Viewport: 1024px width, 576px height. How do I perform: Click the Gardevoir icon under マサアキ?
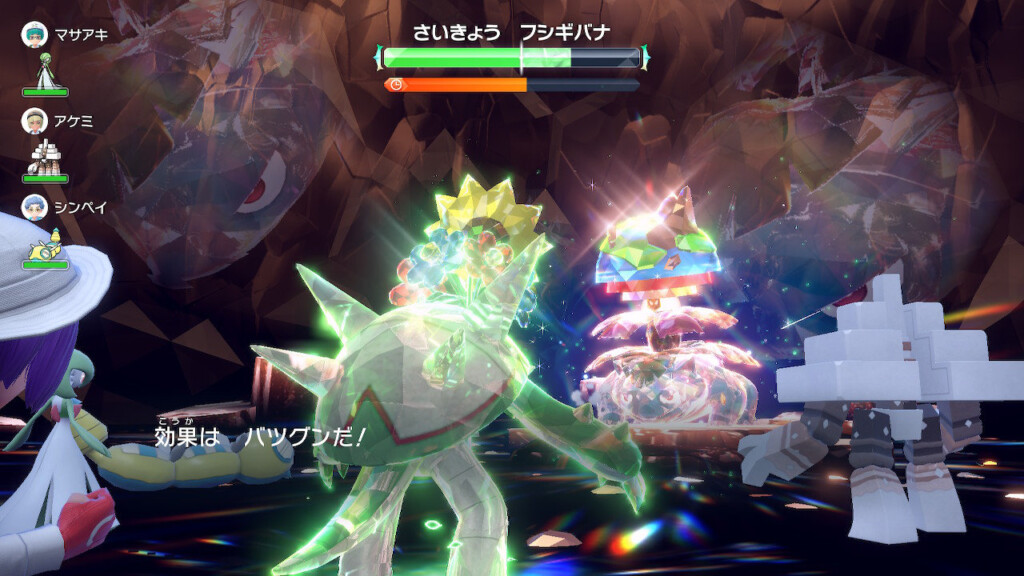pyautogui.click(x=45, y=68)
